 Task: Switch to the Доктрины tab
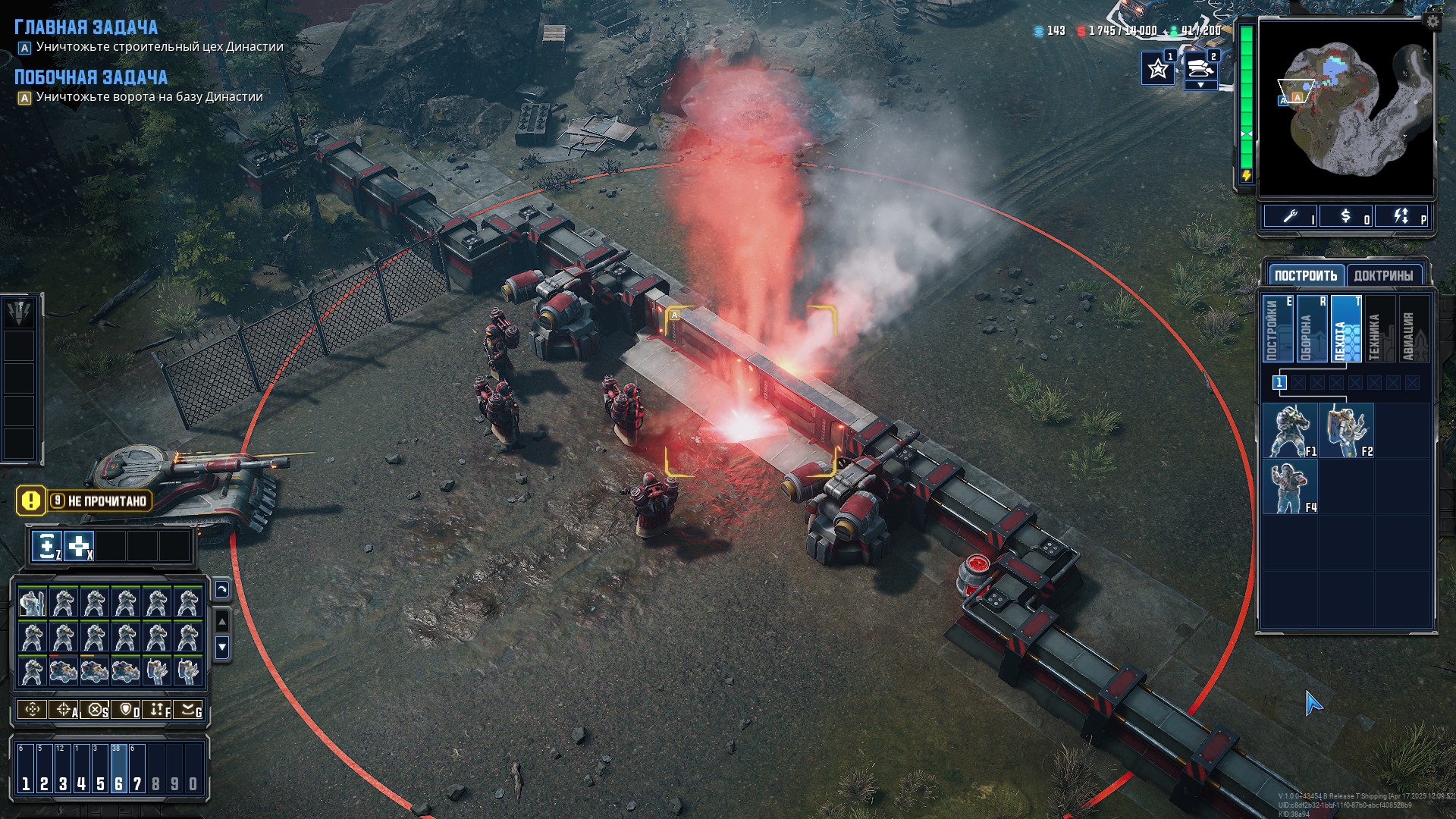coord(1383,275)
